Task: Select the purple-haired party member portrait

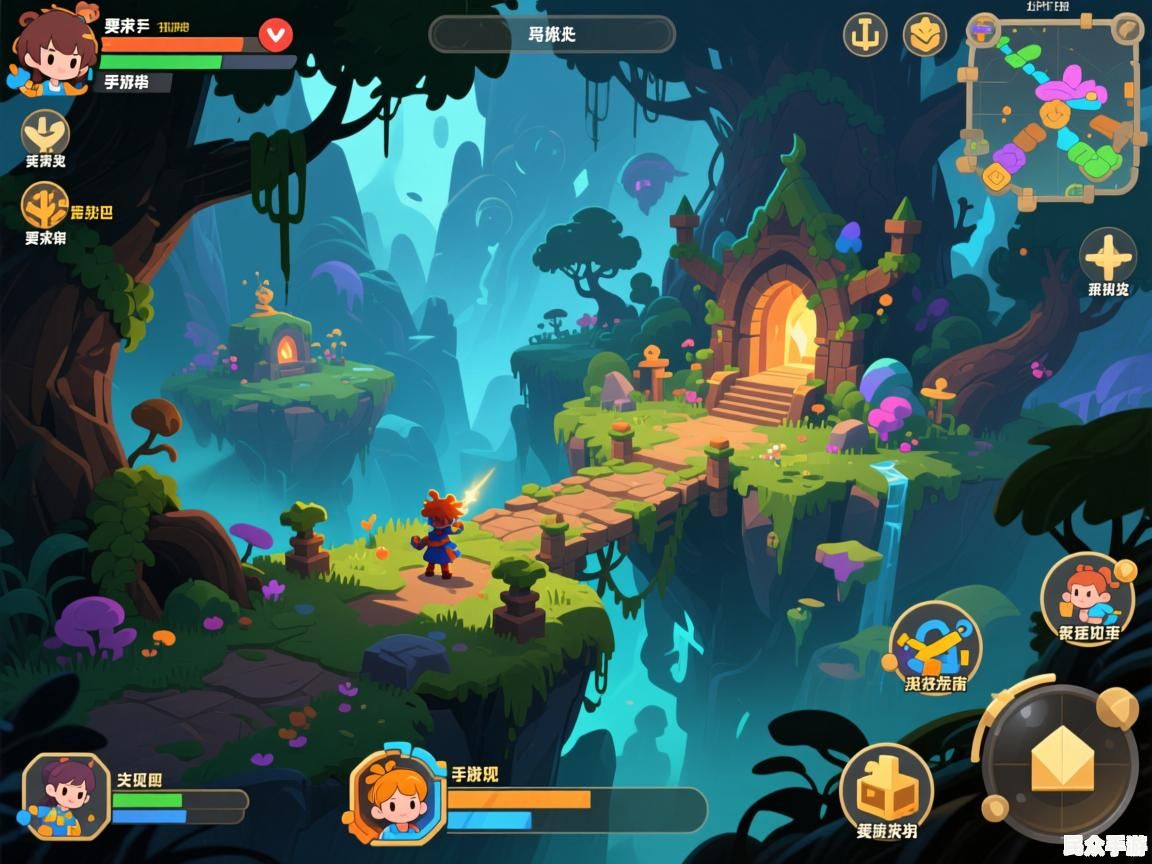Action: pos(66,795)
